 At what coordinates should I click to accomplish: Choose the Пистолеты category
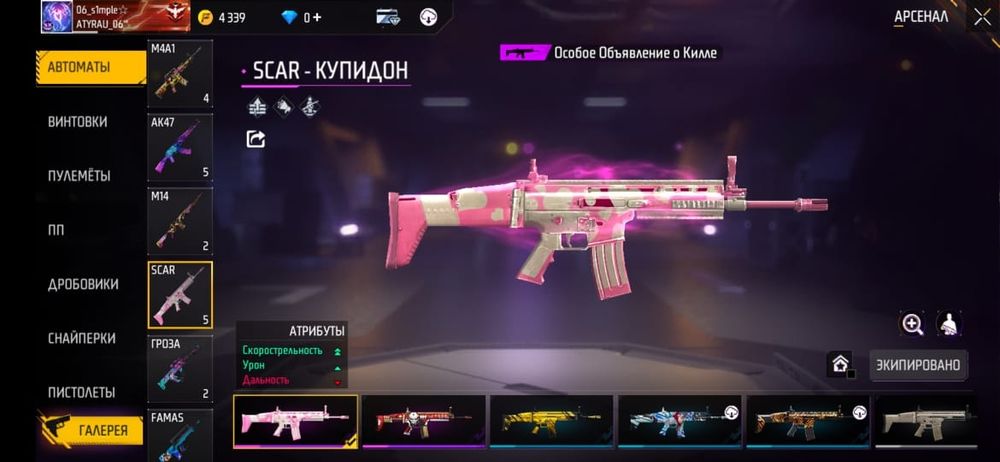(x=81, y=392)
